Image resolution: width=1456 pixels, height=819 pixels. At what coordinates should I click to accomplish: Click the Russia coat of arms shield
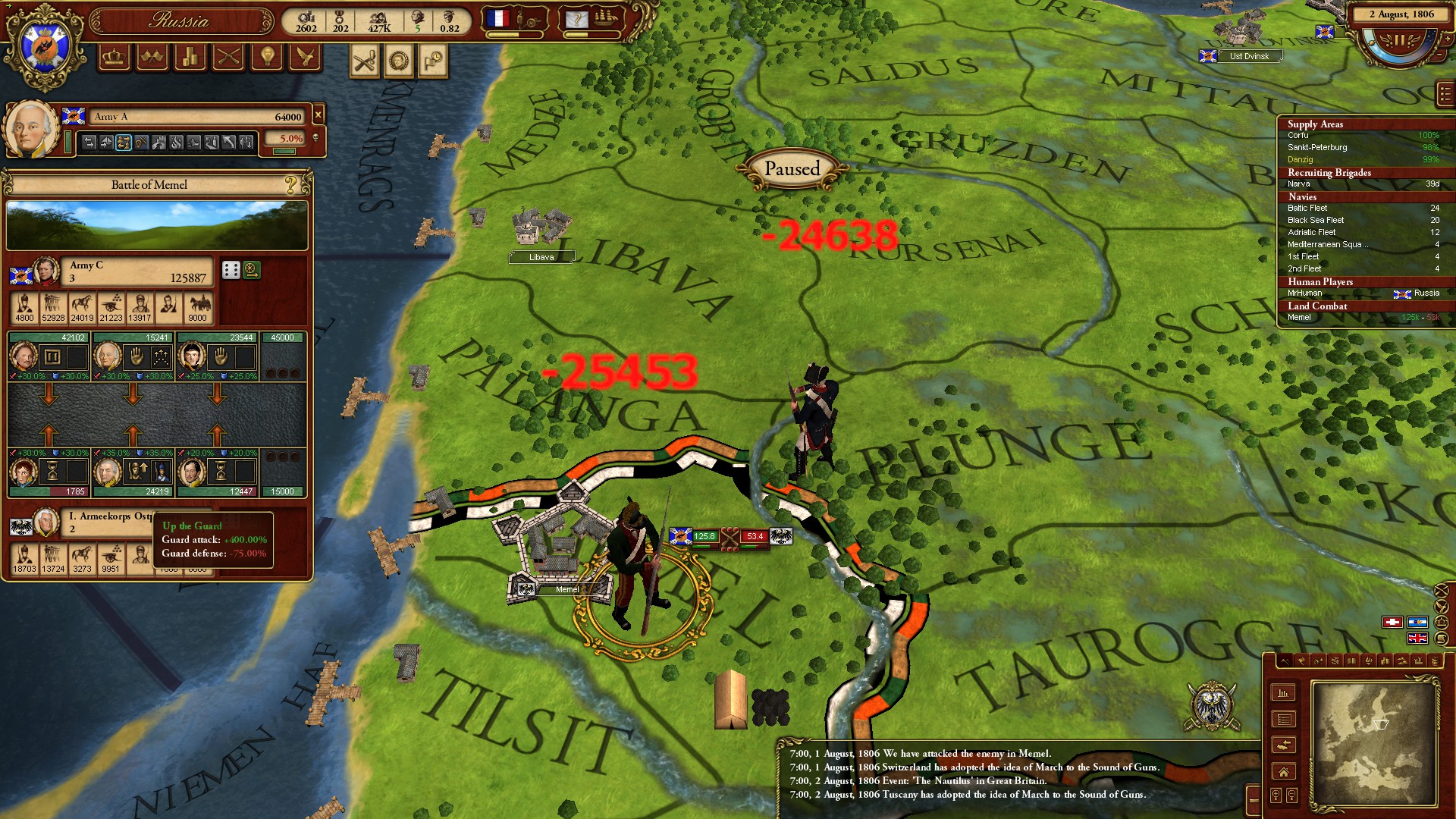pyautogui.click(x=45, y=47)
